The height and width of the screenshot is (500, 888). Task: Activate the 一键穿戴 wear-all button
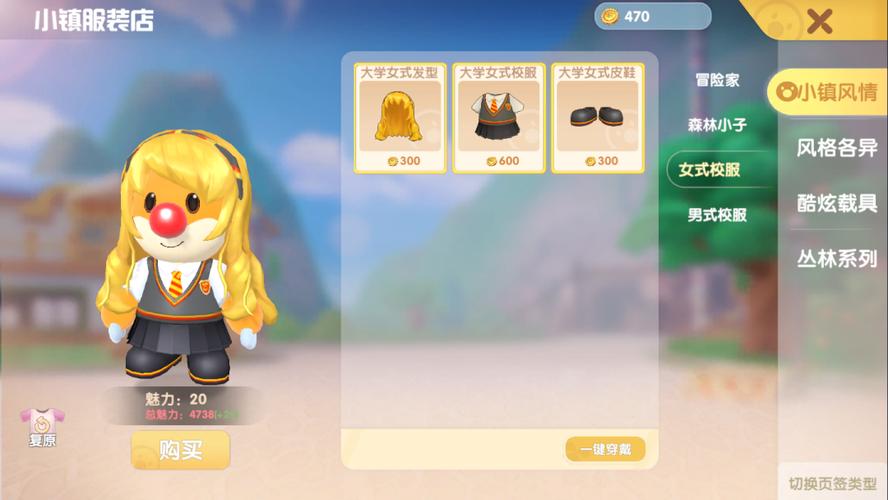point(605,449)
